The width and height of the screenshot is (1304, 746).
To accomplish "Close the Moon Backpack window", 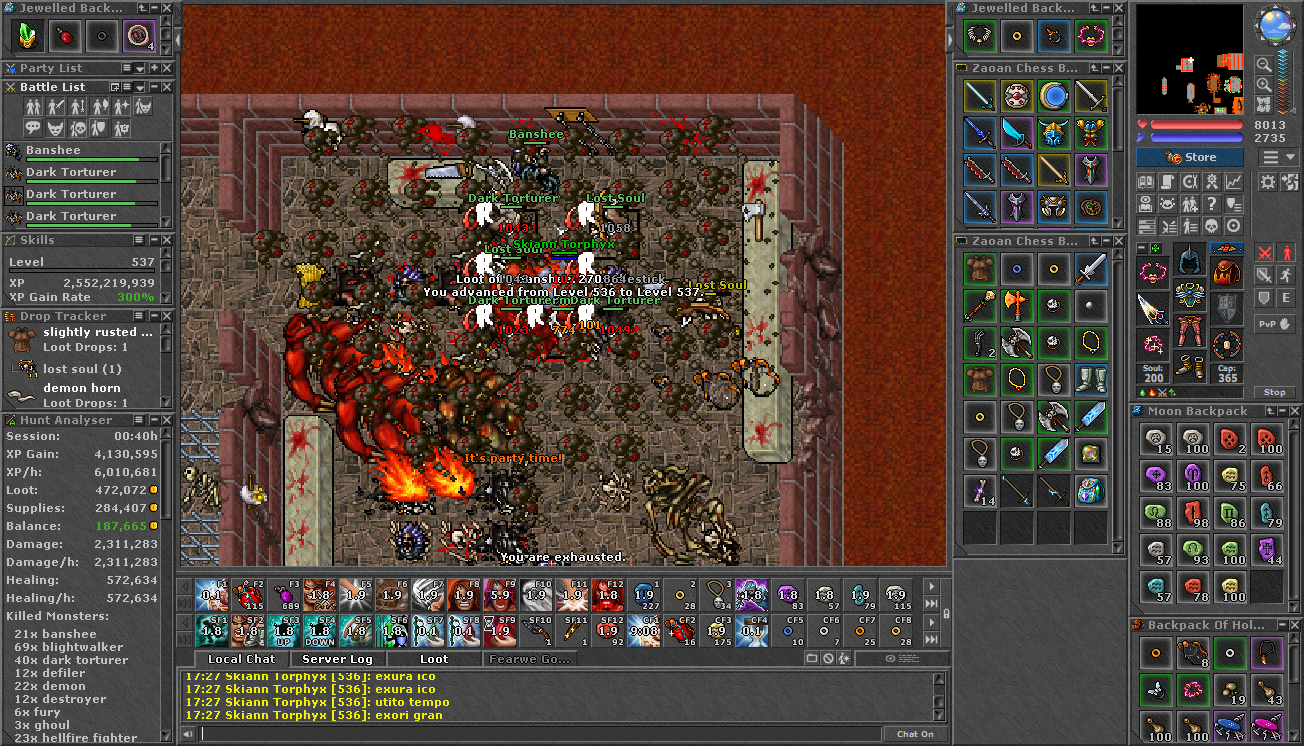I will pos(1295,411).
